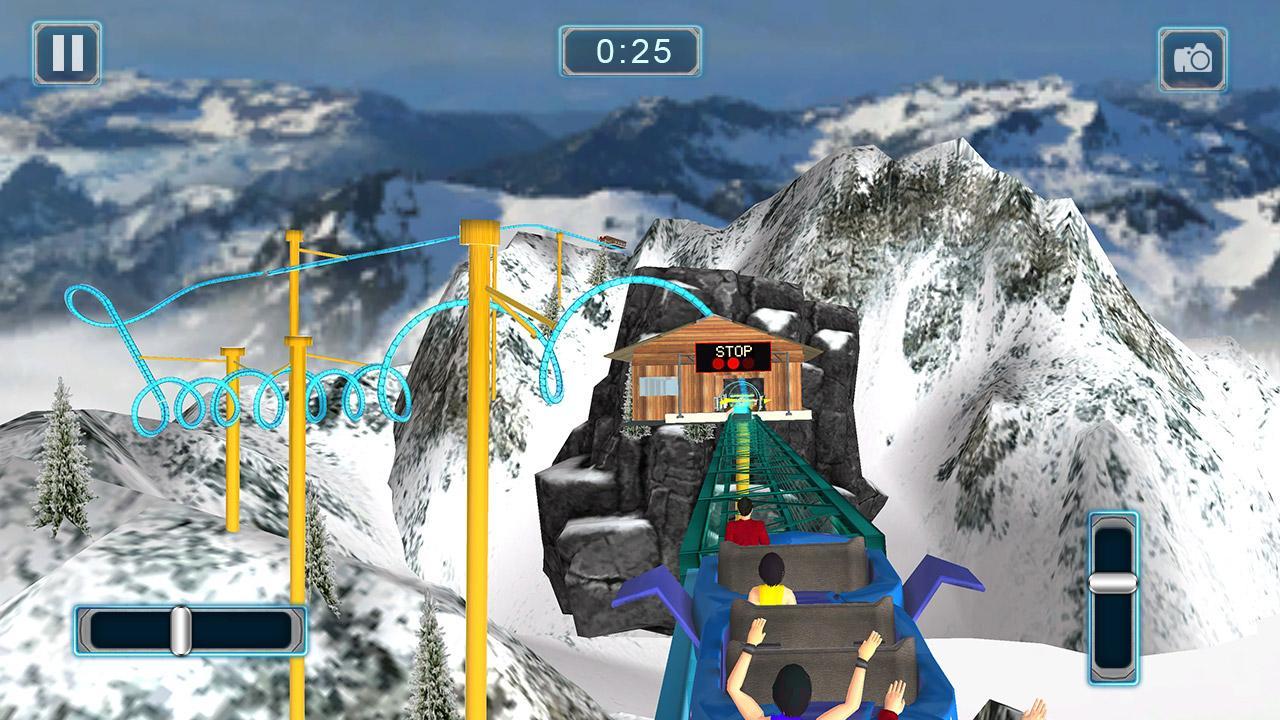
Task: Select the timer display showing 0:25
Action: tap(632, 50)
